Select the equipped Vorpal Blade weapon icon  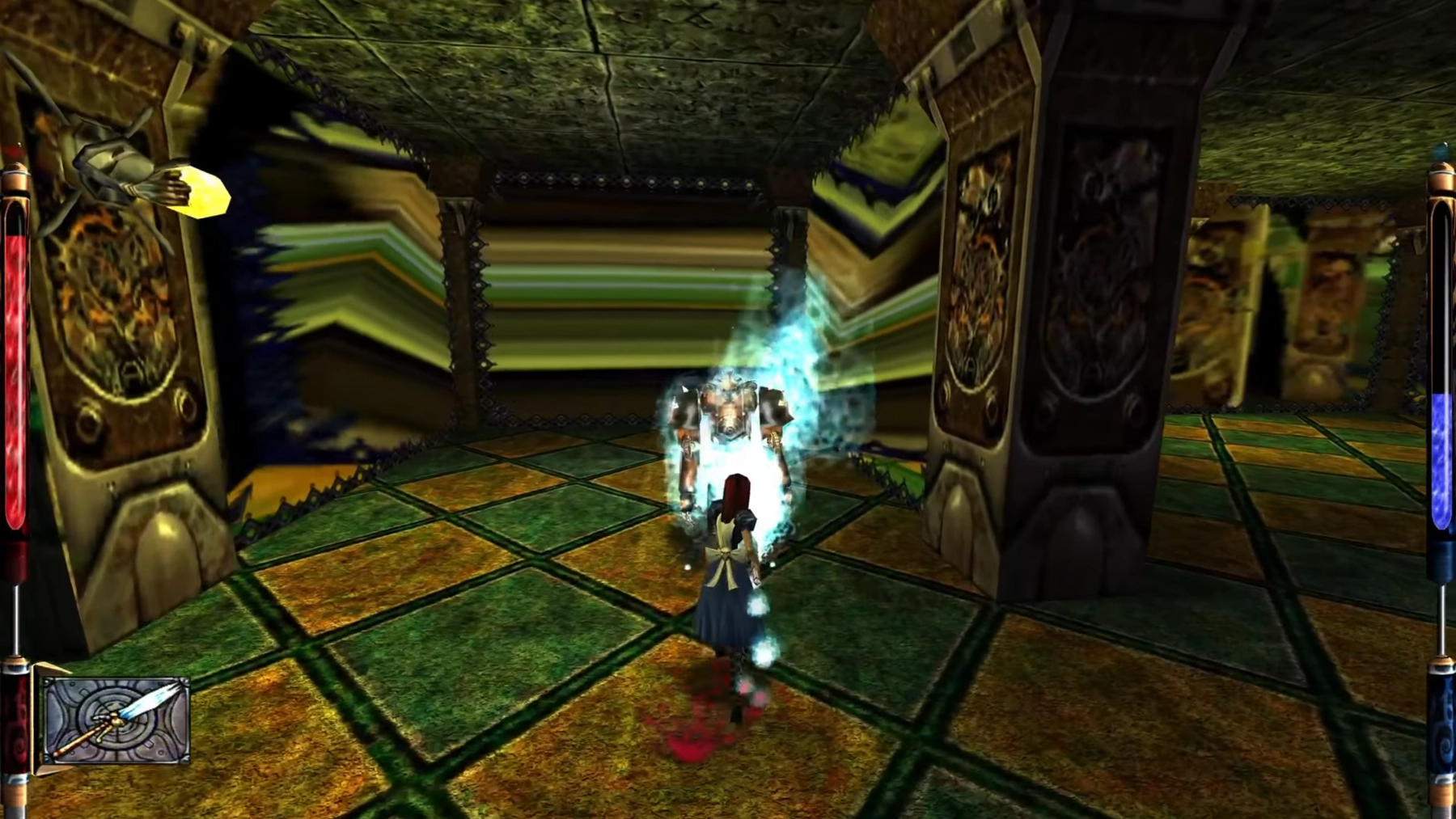tap(116, 720)
